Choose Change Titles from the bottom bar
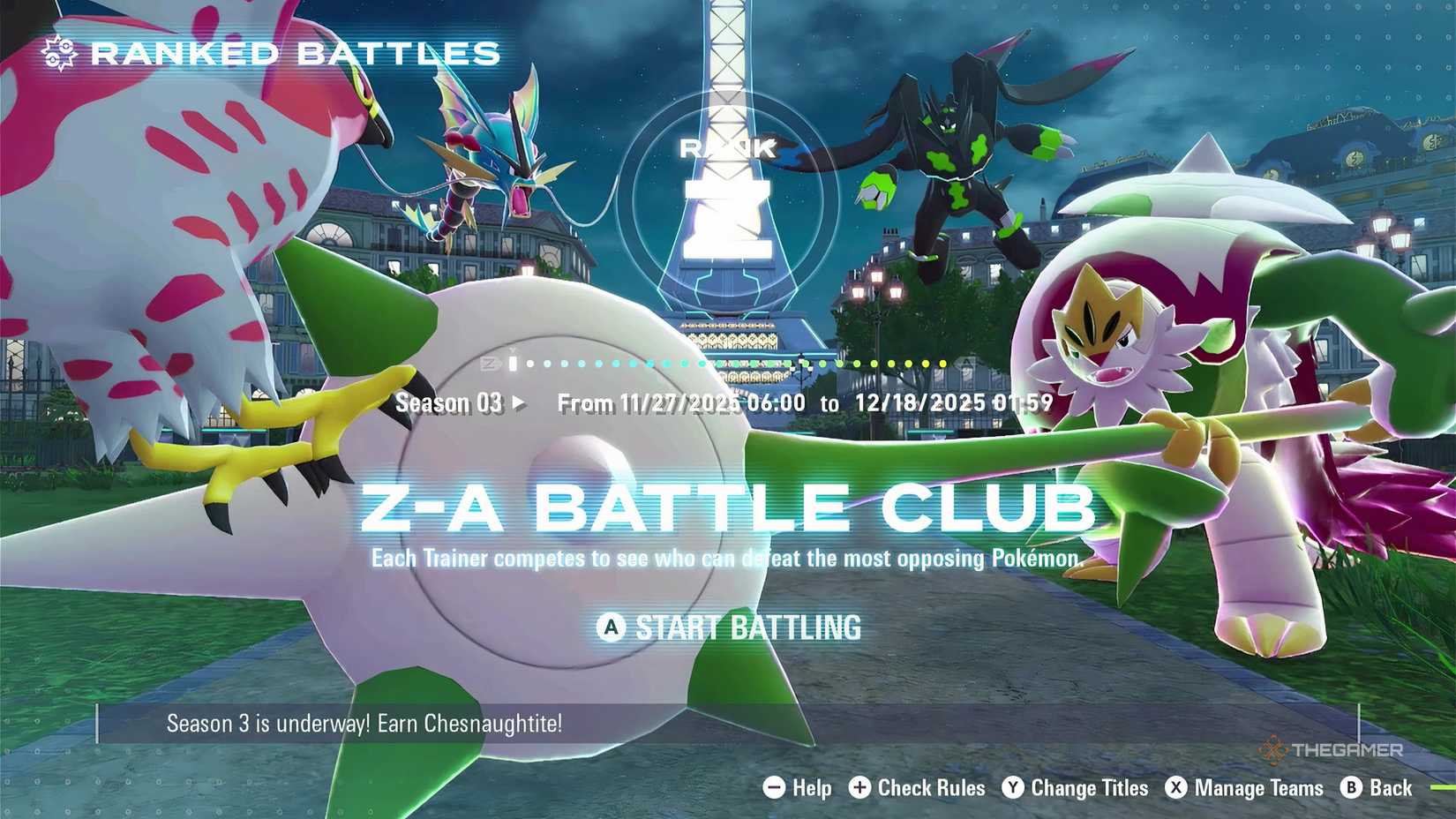The width and height of the screenshot is (1456, 819). tap(1090, 788)
